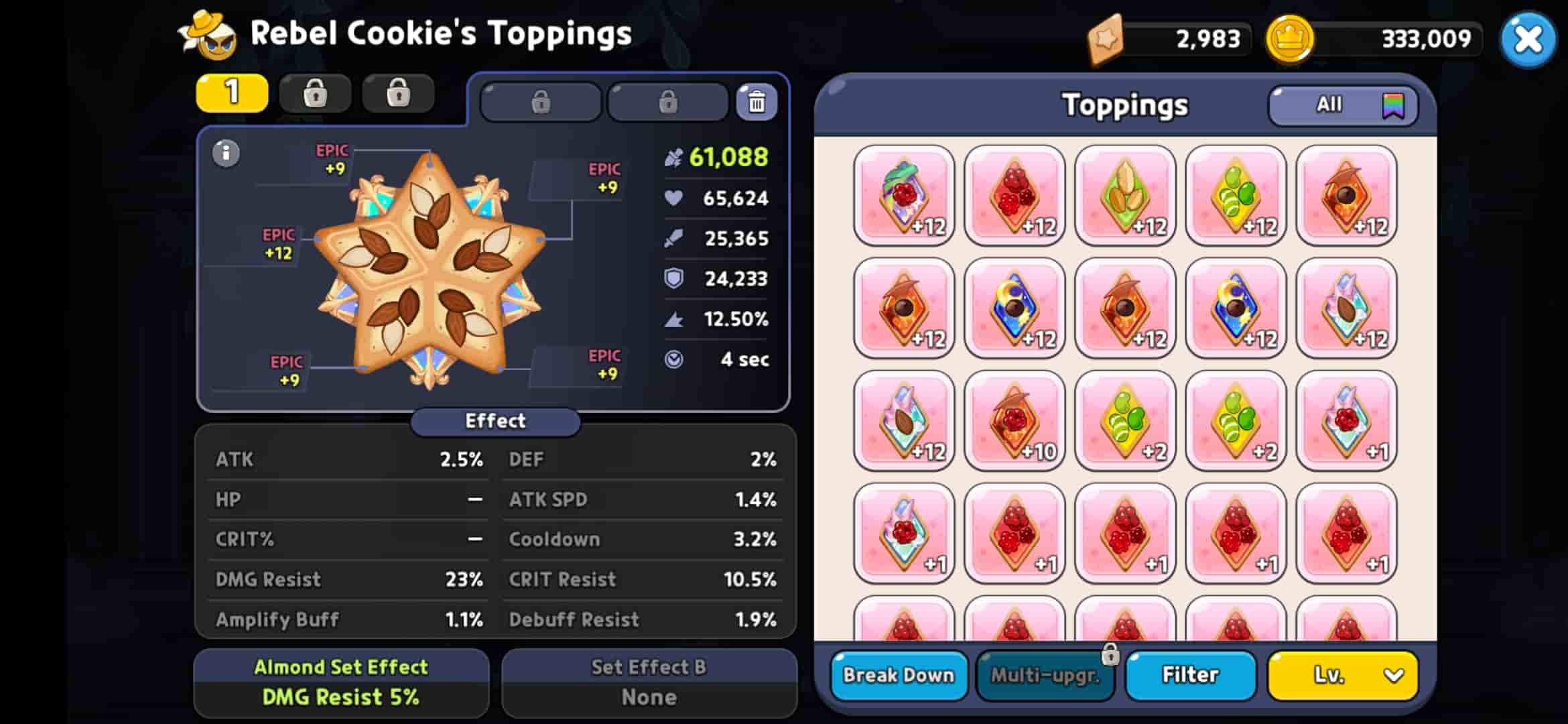Click the gold coin currency icon
1568x724 pixels.
coord(1288,38)
